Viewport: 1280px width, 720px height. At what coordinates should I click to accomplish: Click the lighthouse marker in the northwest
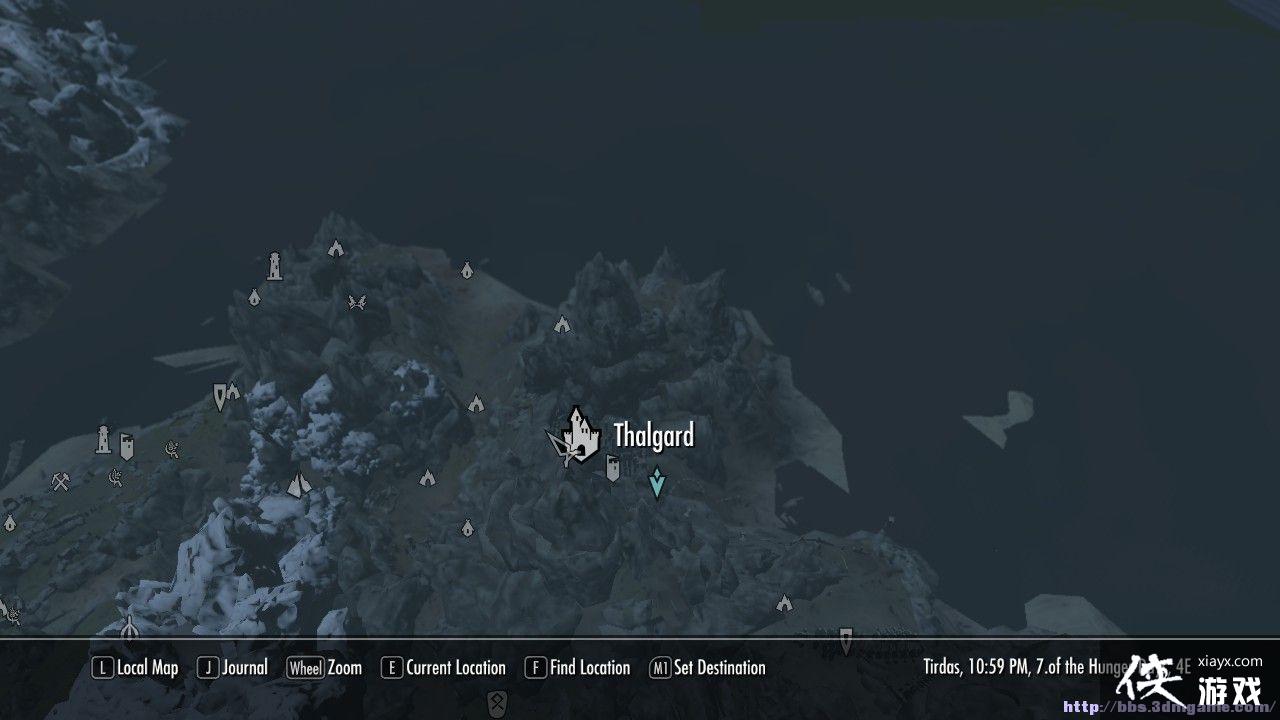coord(275,262)
